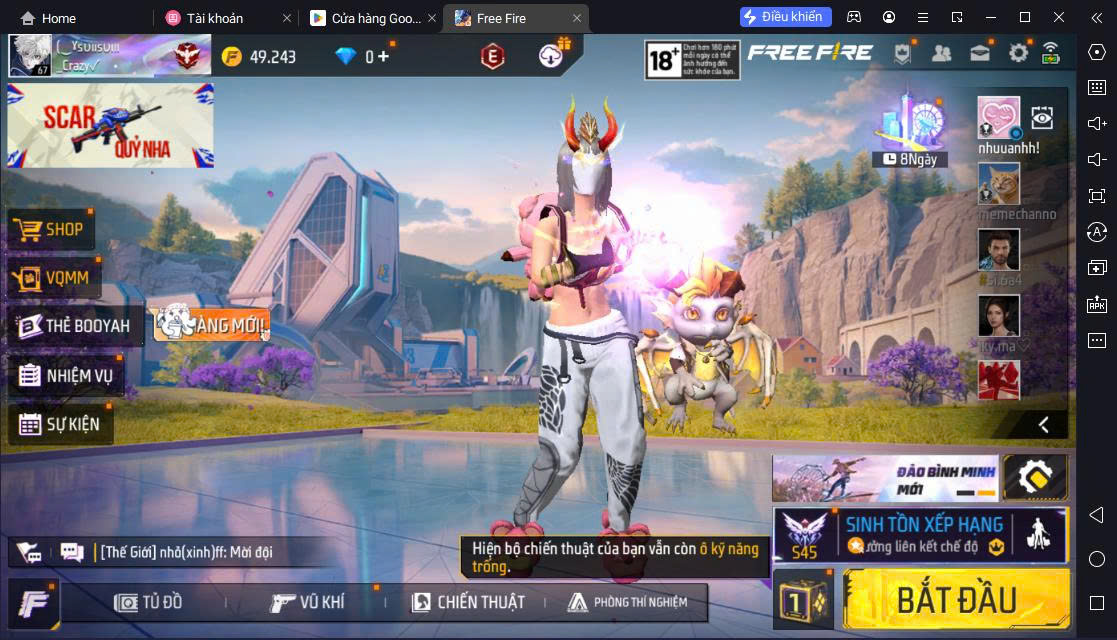The width and height of the screenshot is (1117, 640).
Task: Open the VŨ KHÍ weapons section
Action: pos(307,602)
